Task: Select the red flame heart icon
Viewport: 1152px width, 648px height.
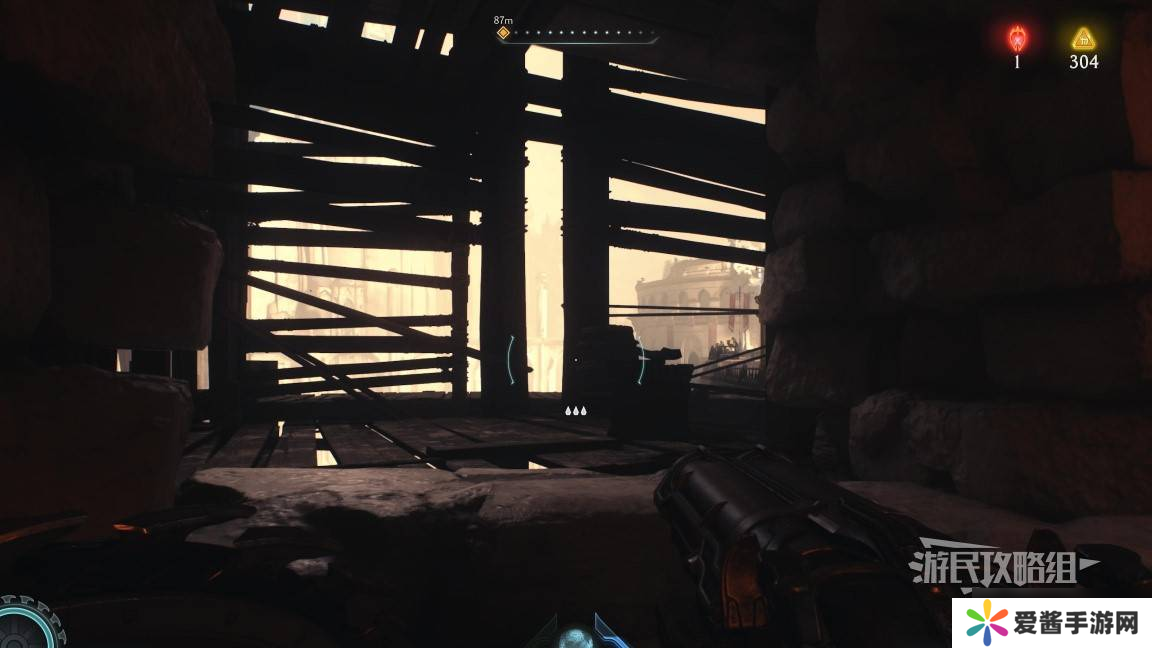Action: click(1017, 39)
